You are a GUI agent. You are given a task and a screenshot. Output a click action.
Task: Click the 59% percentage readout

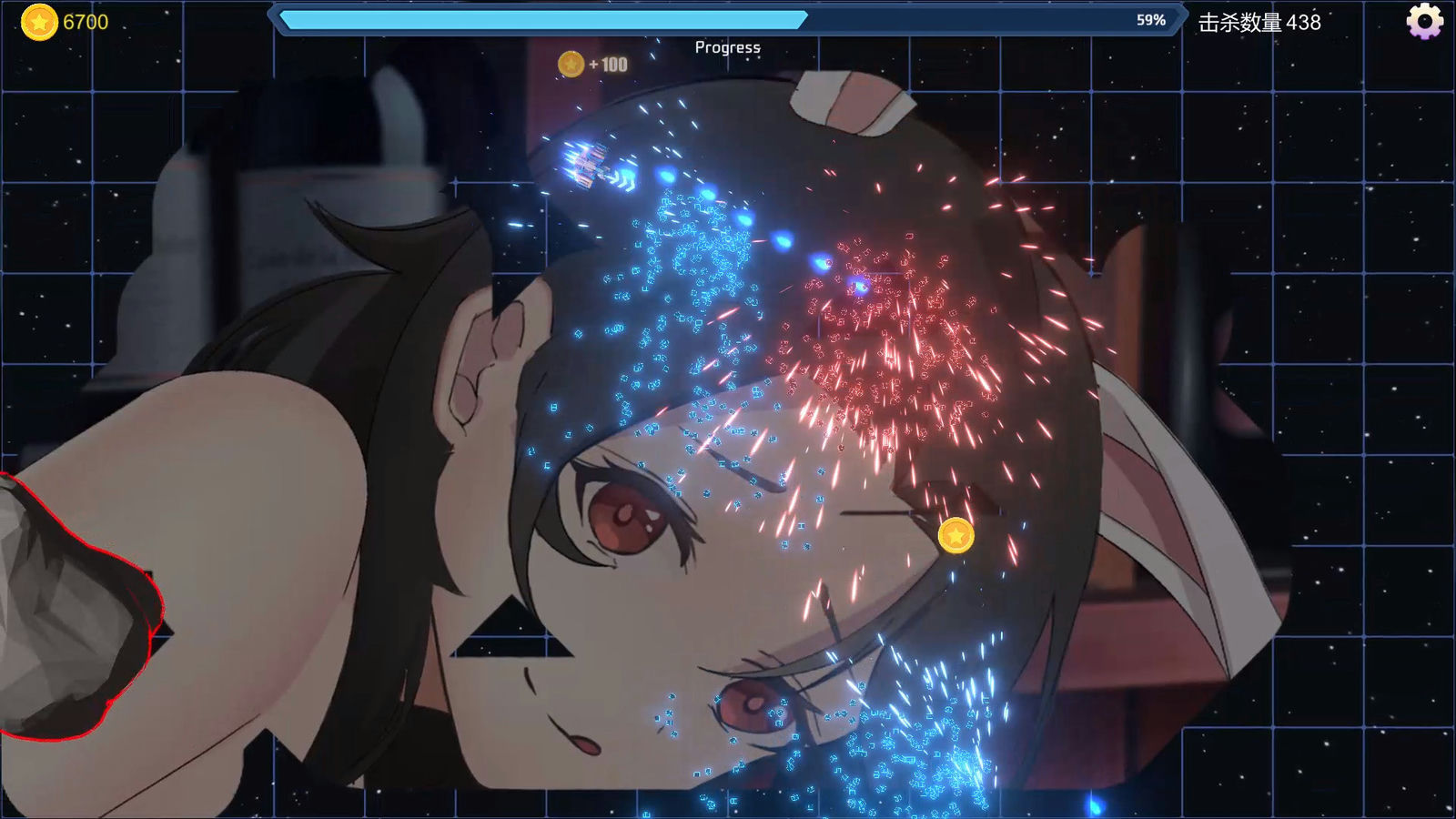click(1148, 17)
